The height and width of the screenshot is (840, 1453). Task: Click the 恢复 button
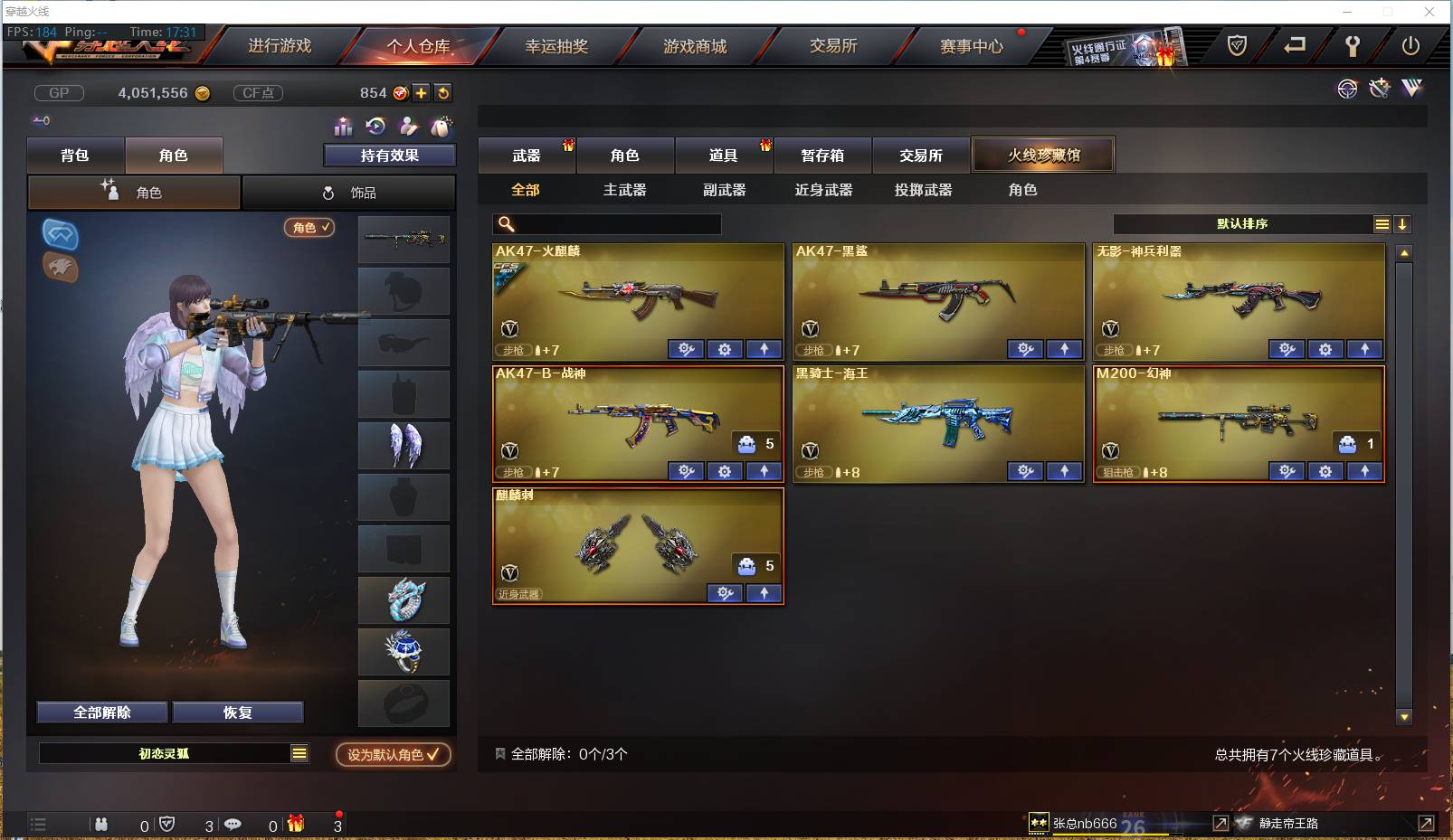click(238, 712)
